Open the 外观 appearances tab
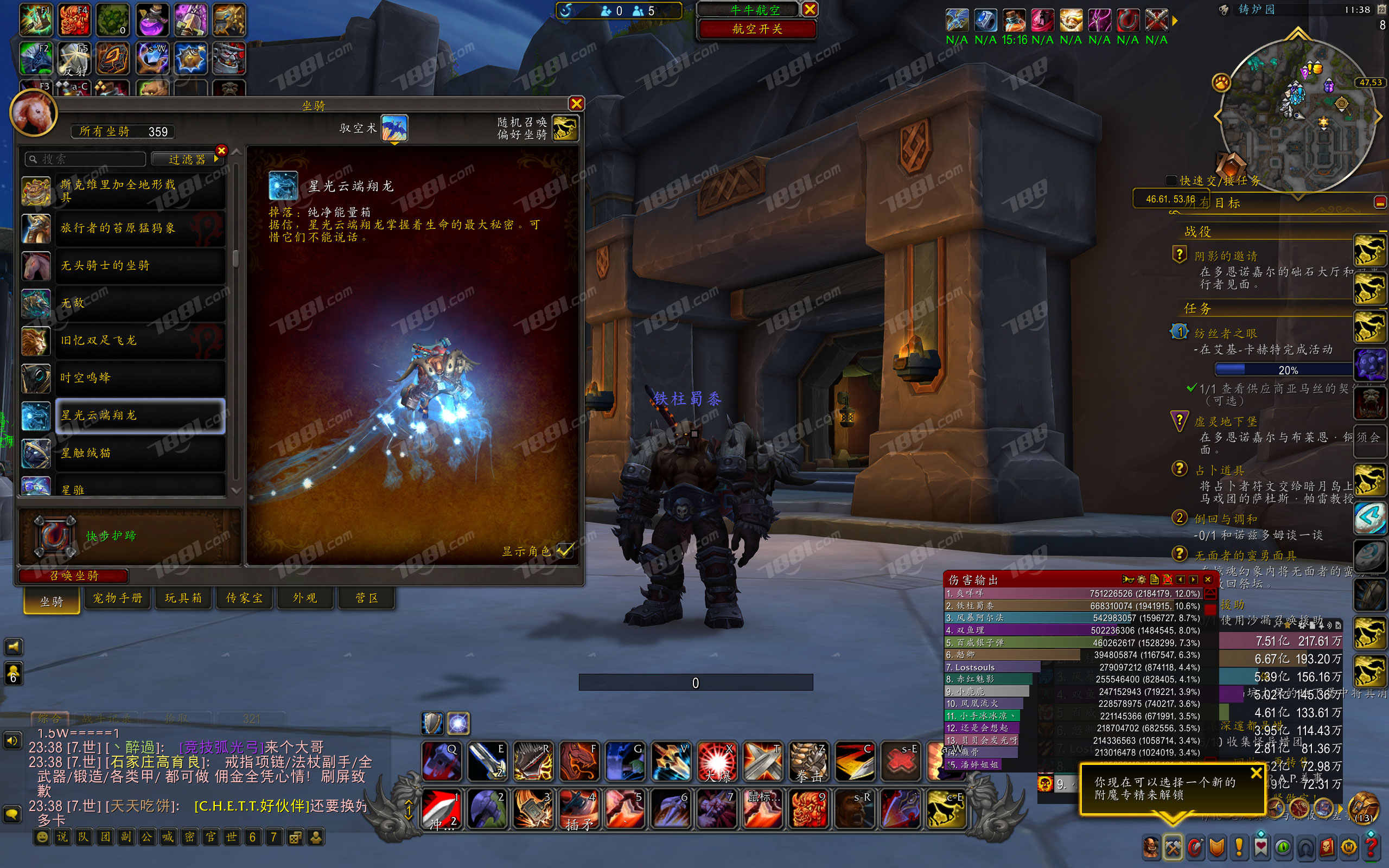This screenshot has height=868, width=1389. (x=305, y=598)
